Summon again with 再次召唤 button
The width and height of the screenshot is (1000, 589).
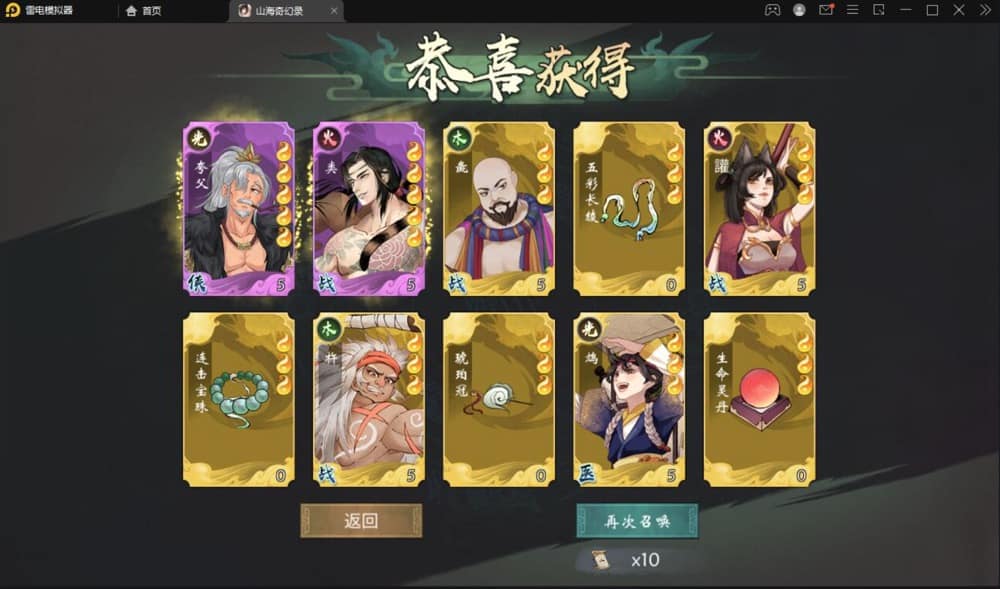point(636,521)
